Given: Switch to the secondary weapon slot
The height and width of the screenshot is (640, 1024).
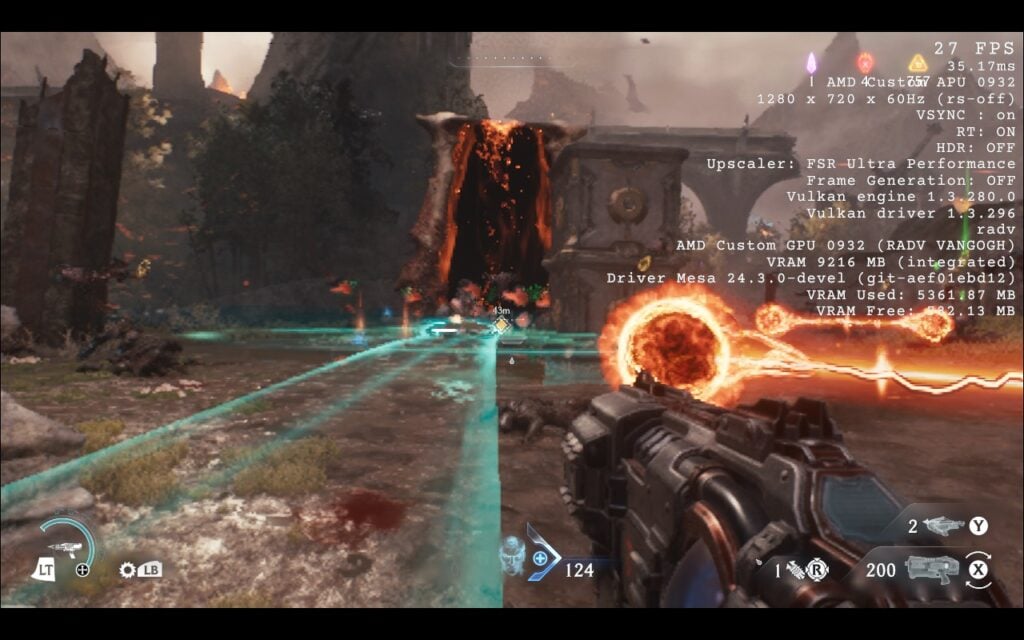Looking at the screenshot, I should (x=943, y=526).
